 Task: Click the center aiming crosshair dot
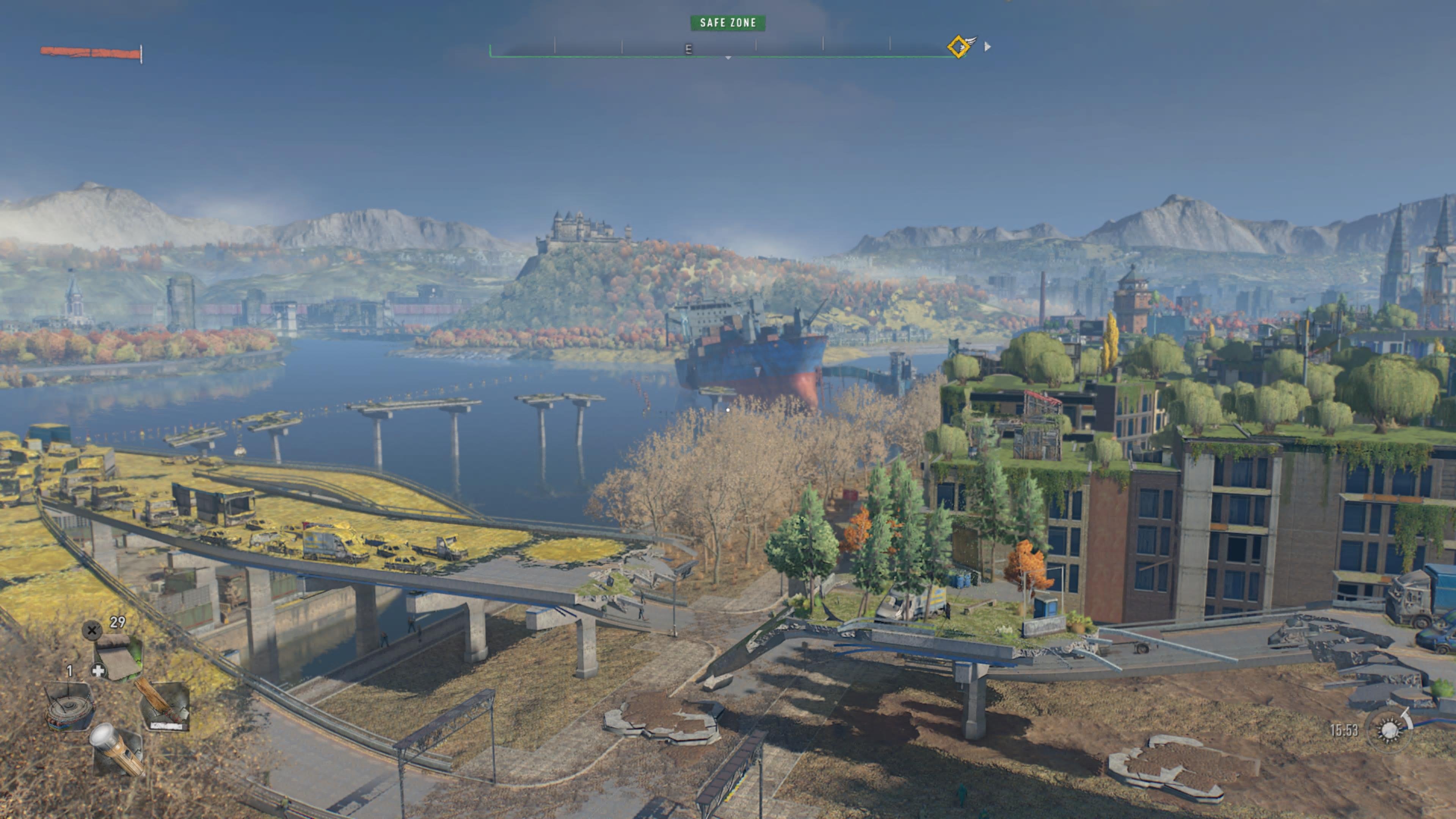(x=728, y=411)
